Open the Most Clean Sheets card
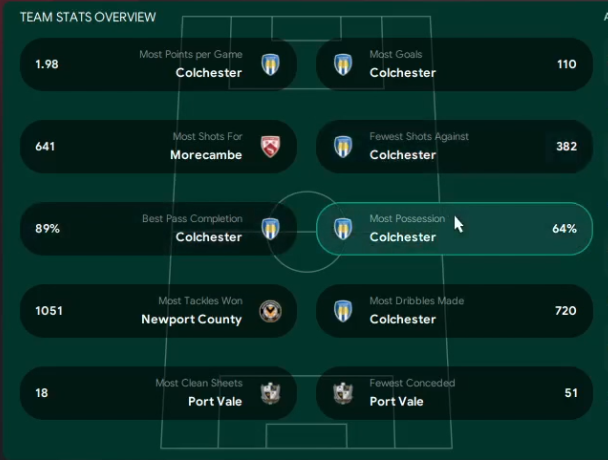 158,392
